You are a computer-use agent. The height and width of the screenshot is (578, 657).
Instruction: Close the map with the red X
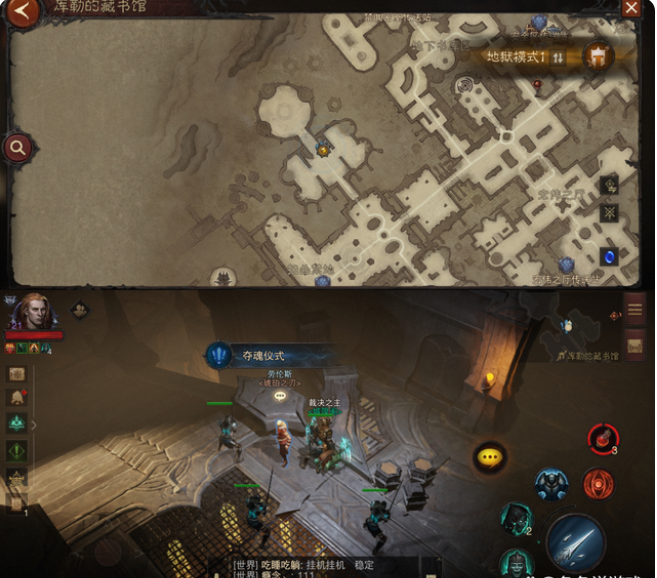(x=631, y=8)
